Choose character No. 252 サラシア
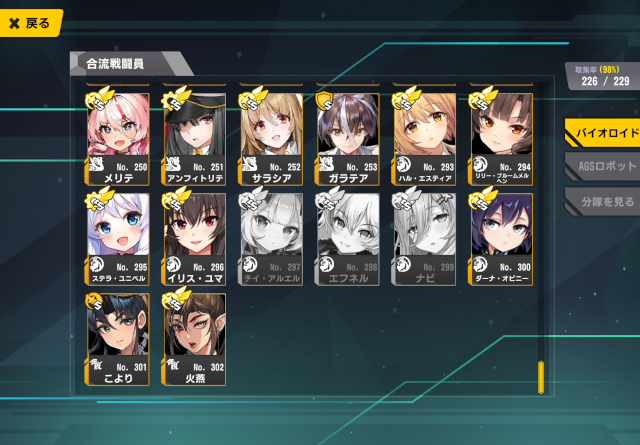This screenshot has height=445, width=640. 271,135
